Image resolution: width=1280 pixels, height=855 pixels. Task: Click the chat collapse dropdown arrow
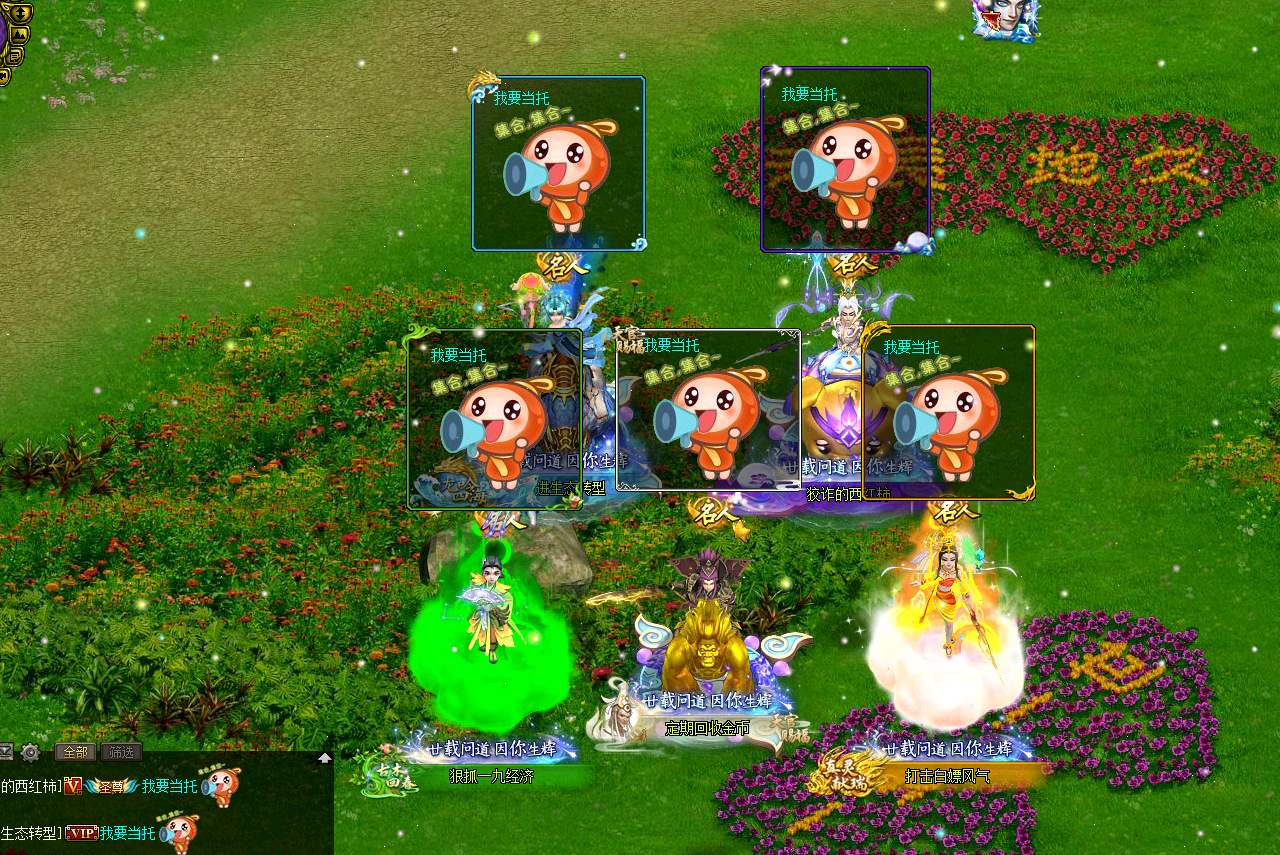coord(6,752)
